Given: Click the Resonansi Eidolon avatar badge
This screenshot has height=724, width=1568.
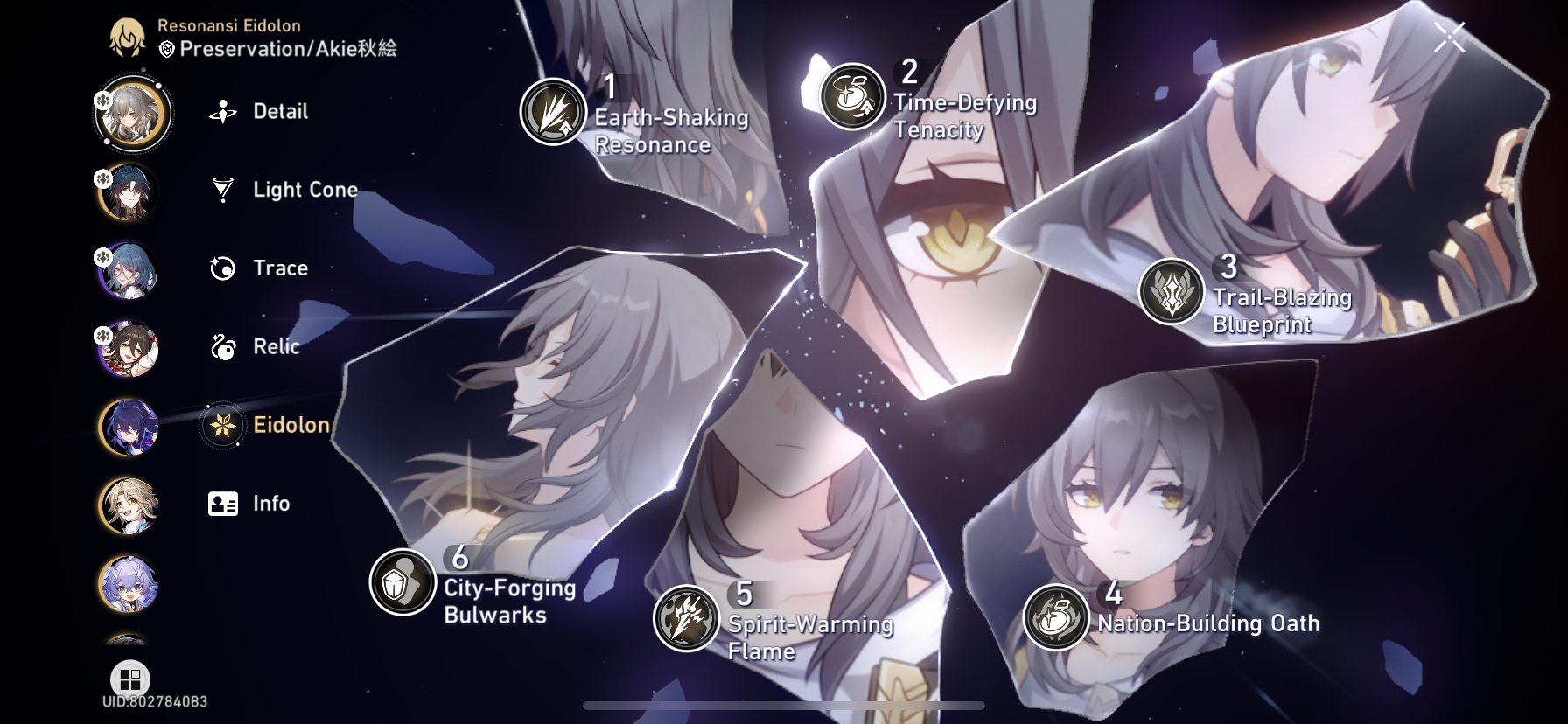Looking at the screenshot, I should pyautogui.click(x=128, y=37).
